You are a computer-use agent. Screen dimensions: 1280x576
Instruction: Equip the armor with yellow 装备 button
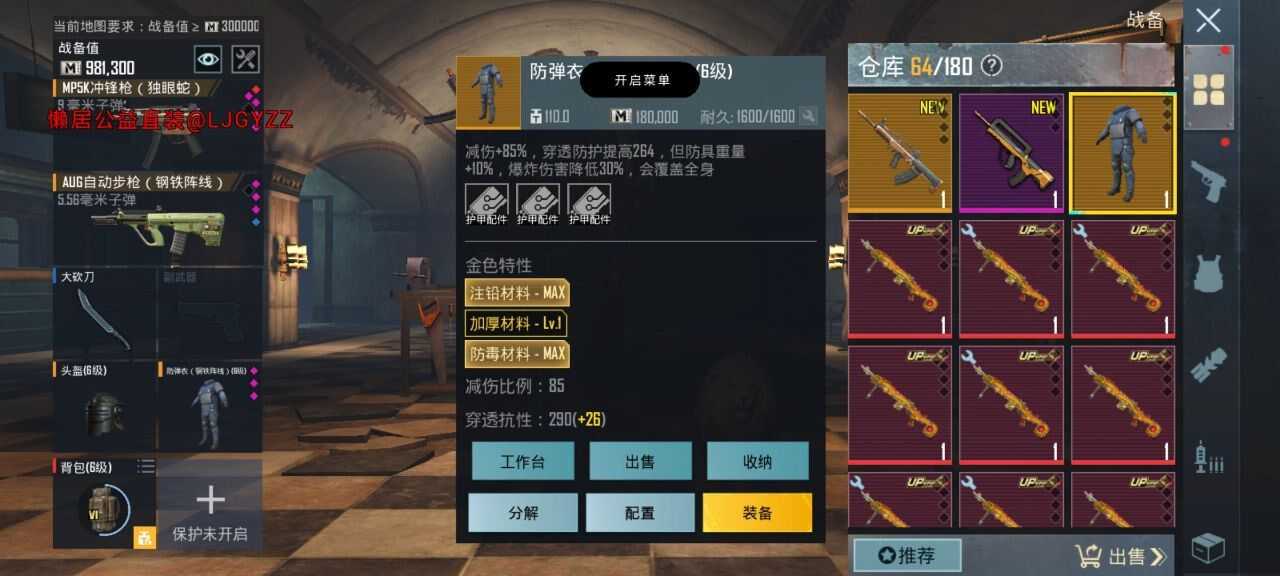point(757,512)
